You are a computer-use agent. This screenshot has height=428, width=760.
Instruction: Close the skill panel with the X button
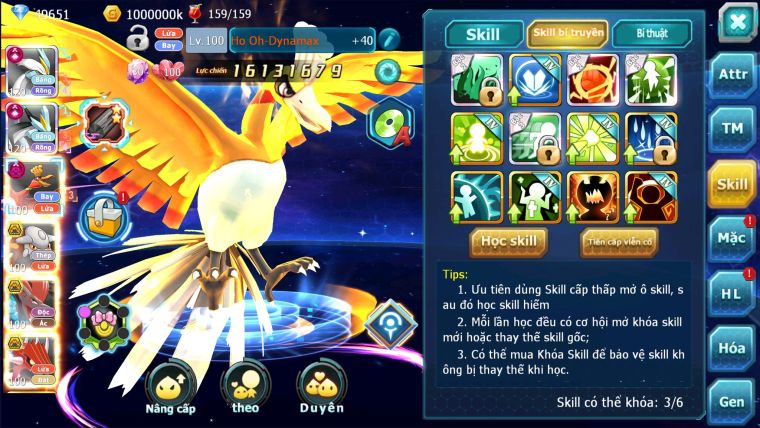[736, 22]
